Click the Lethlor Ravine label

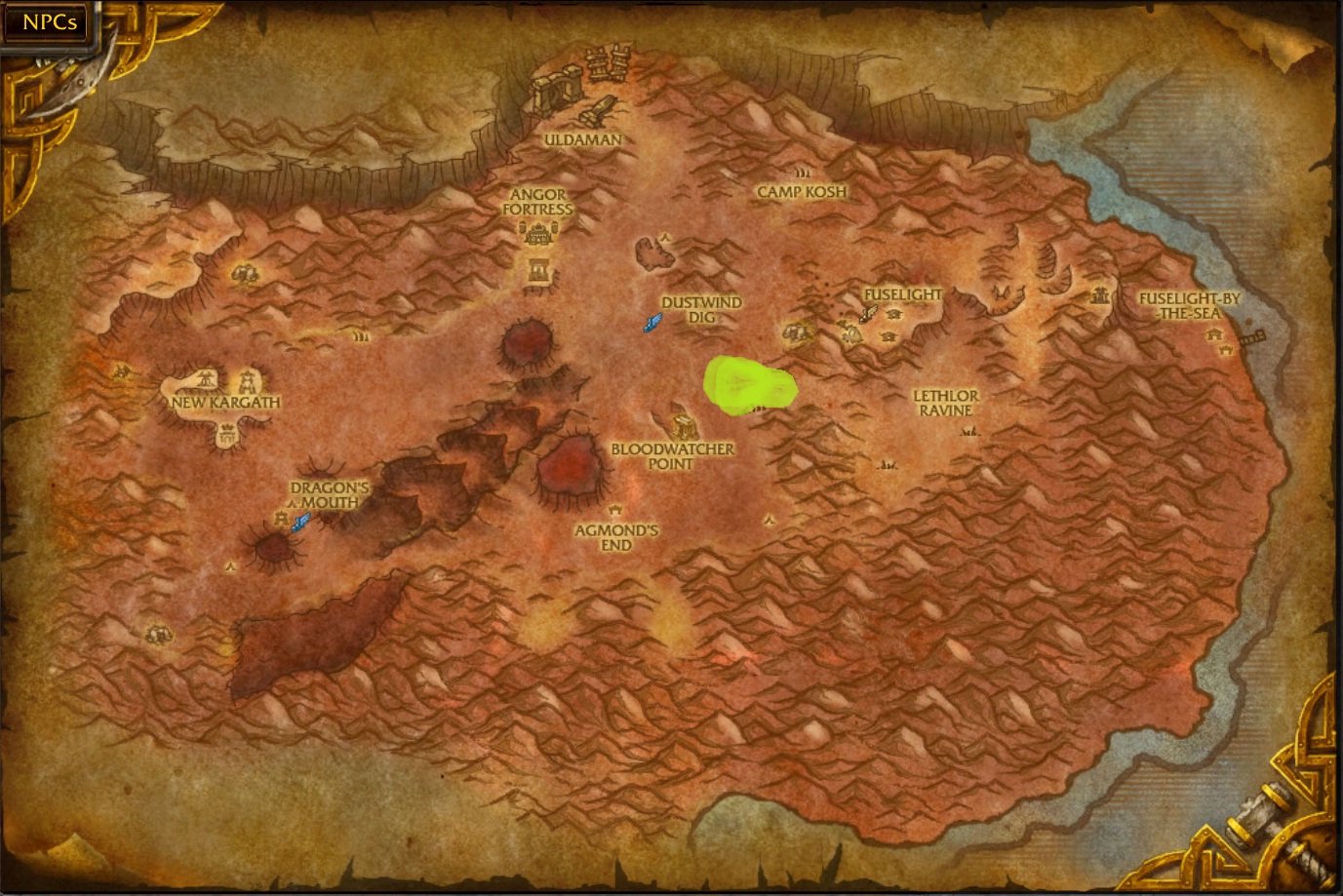(x=945, y=403)
